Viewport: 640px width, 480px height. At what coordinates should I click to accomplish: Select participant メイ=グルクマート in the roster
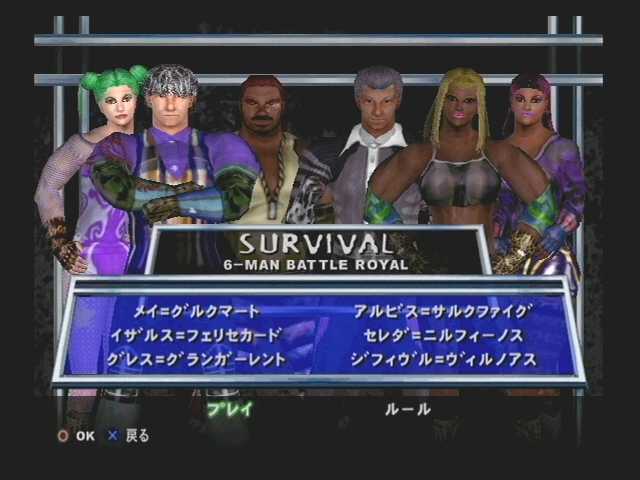[x=197, y=311]
